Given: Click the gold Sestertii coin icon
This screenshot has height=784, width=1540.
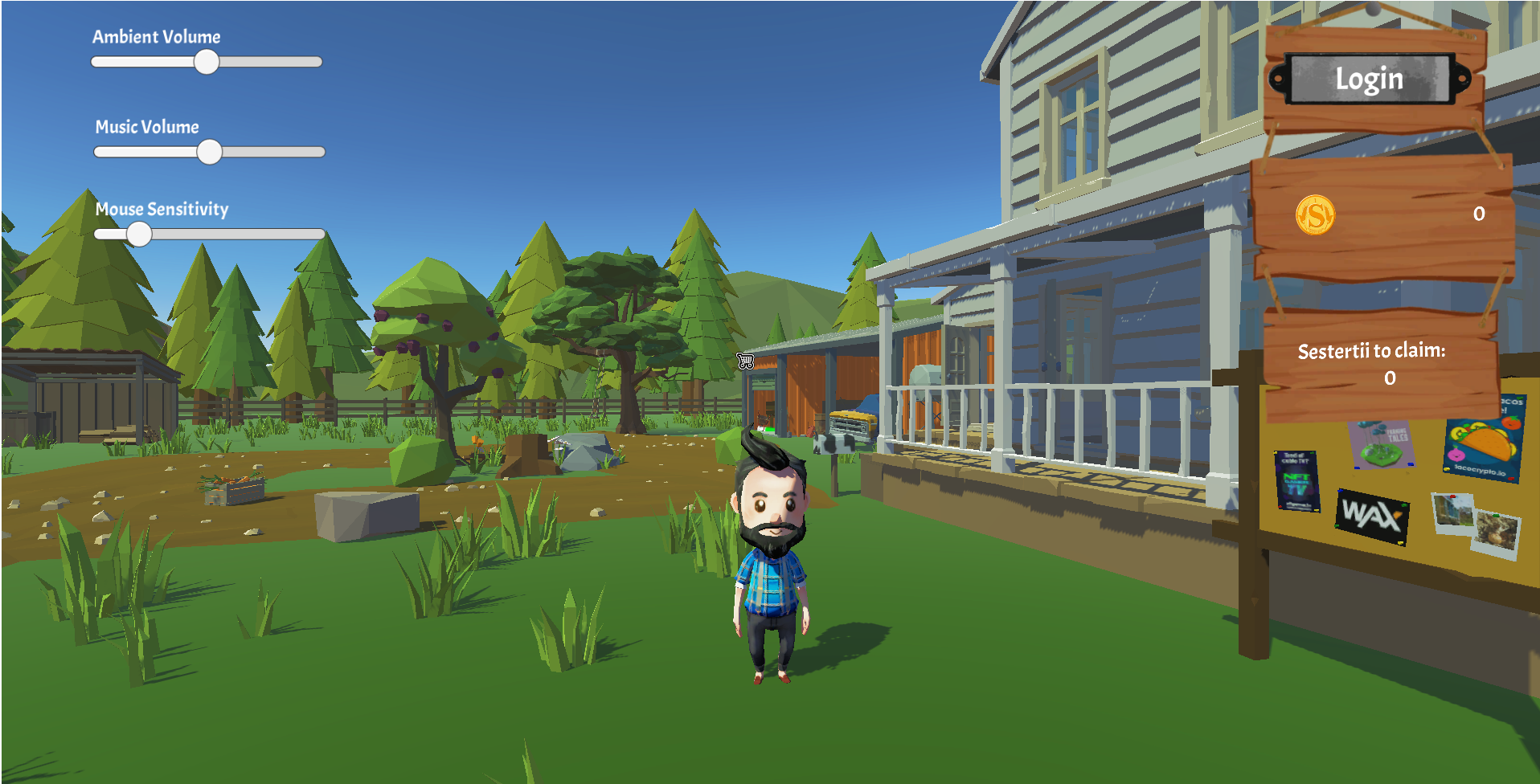Looking at the screenshot, I should click(1315, 215).
